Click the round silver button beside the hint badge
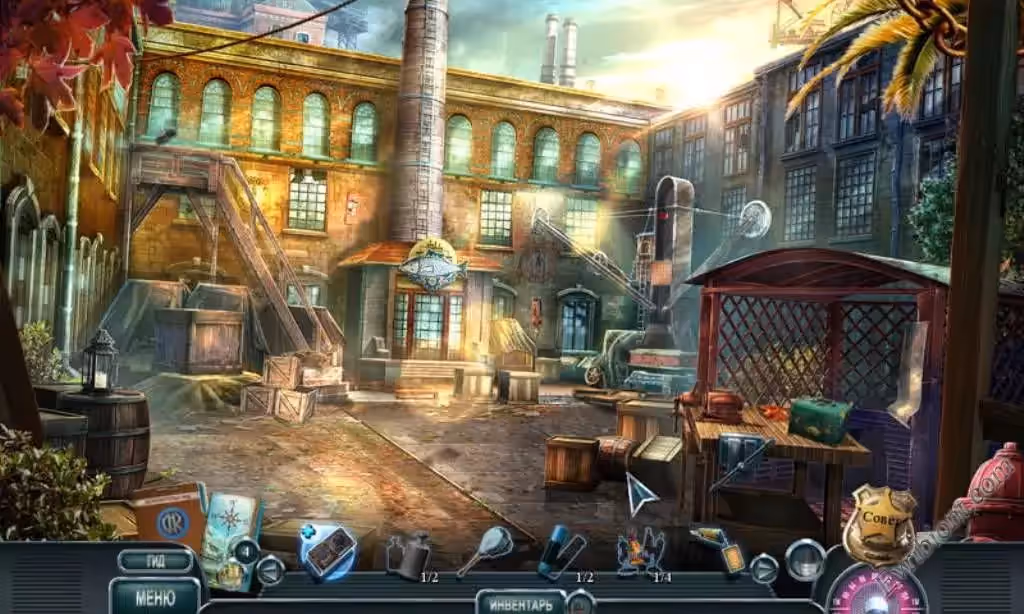 [x=805, y=559]
